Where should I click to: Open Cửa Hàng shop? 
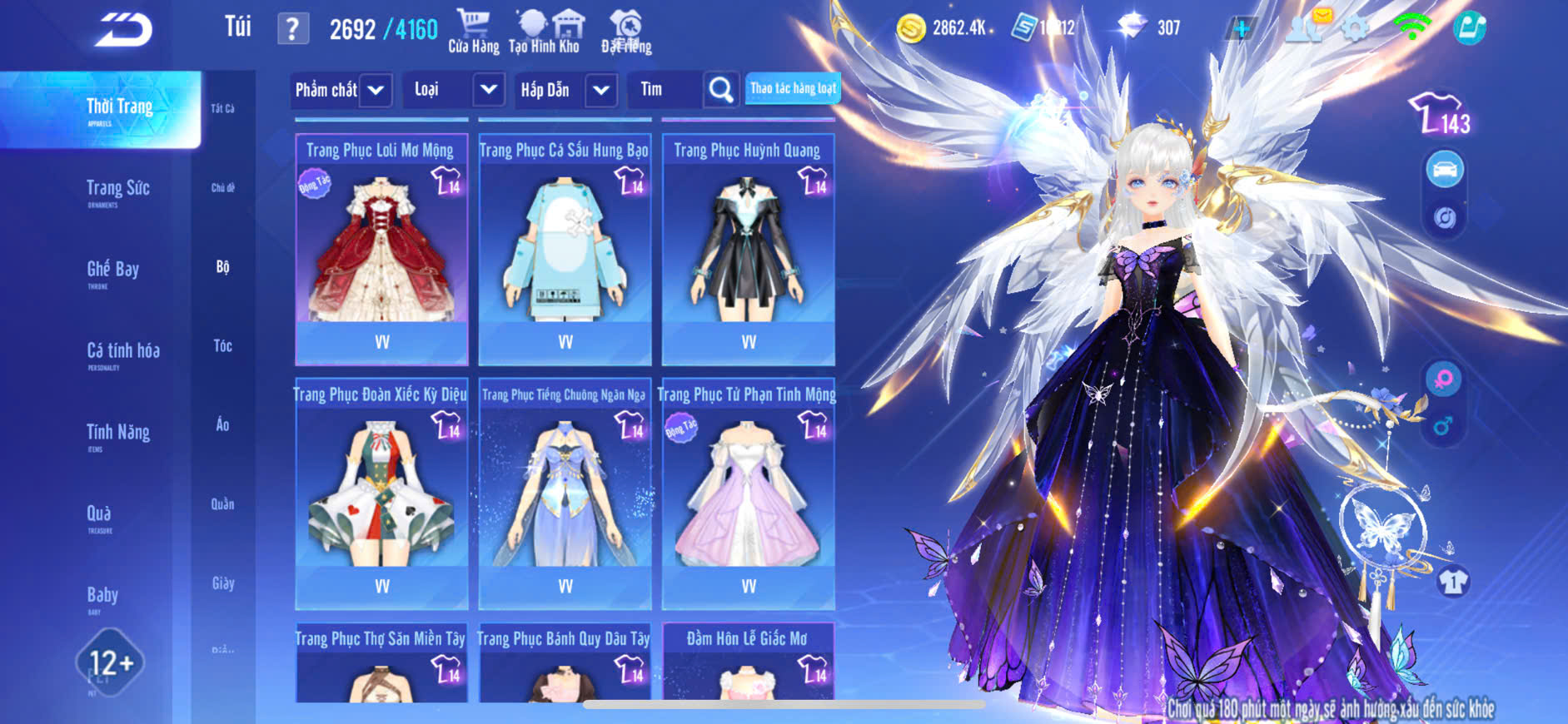pyautogui.click(x=473, y=32)
